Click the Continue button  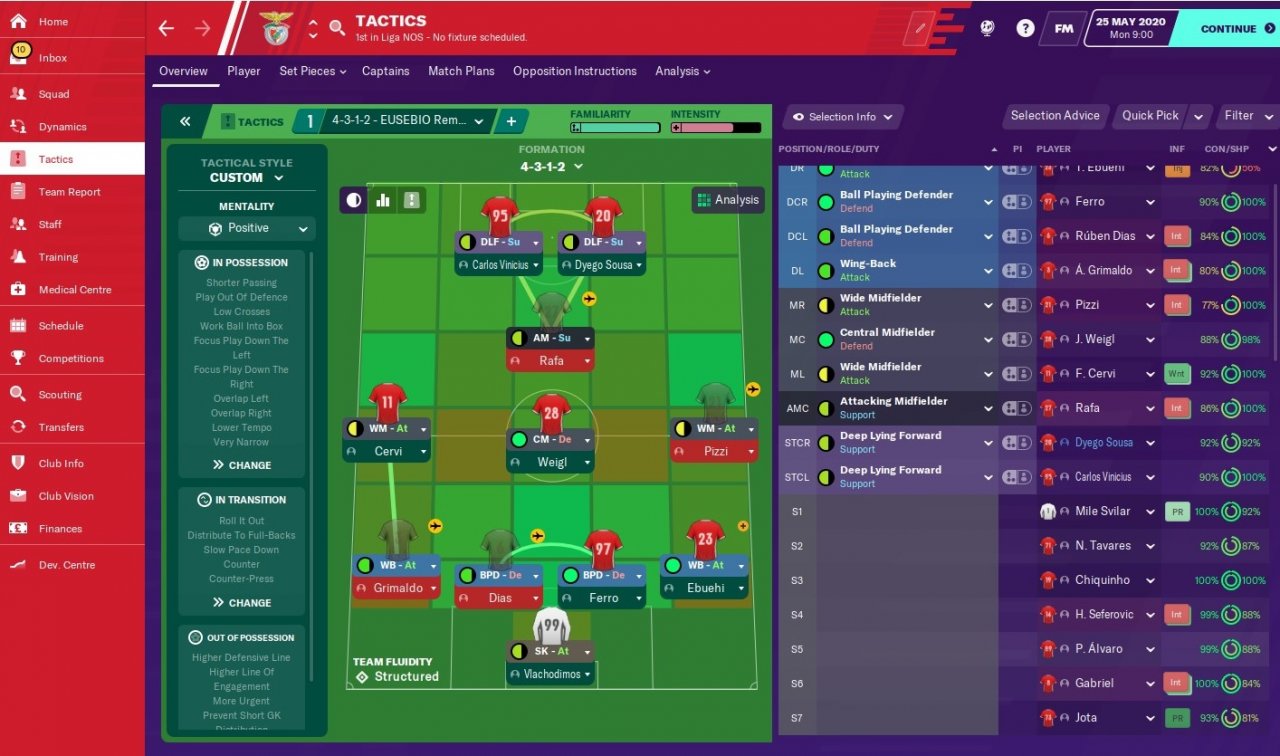coord(1228,29)
